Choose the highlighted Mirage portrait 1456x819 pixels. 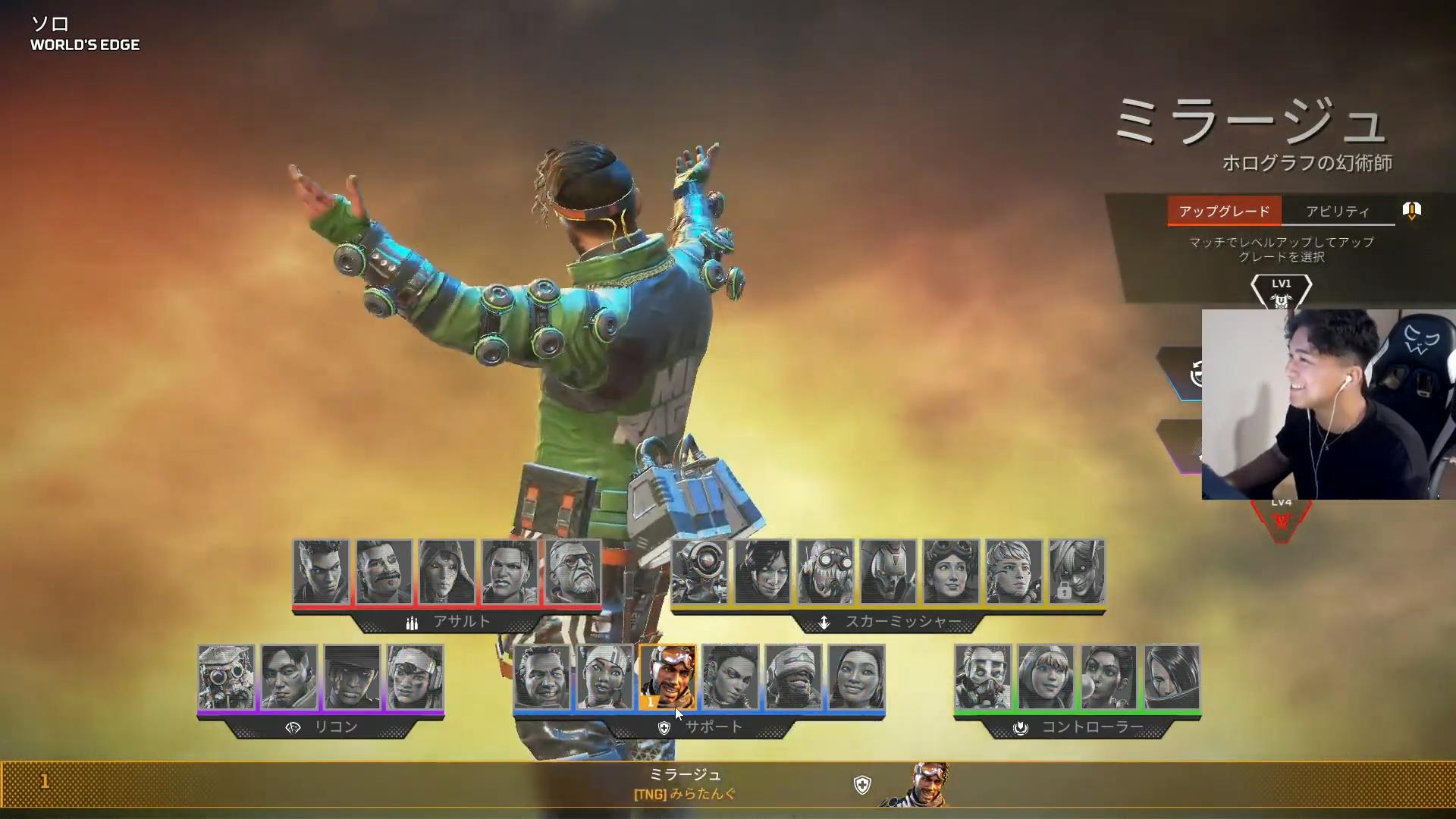(667, 677)
